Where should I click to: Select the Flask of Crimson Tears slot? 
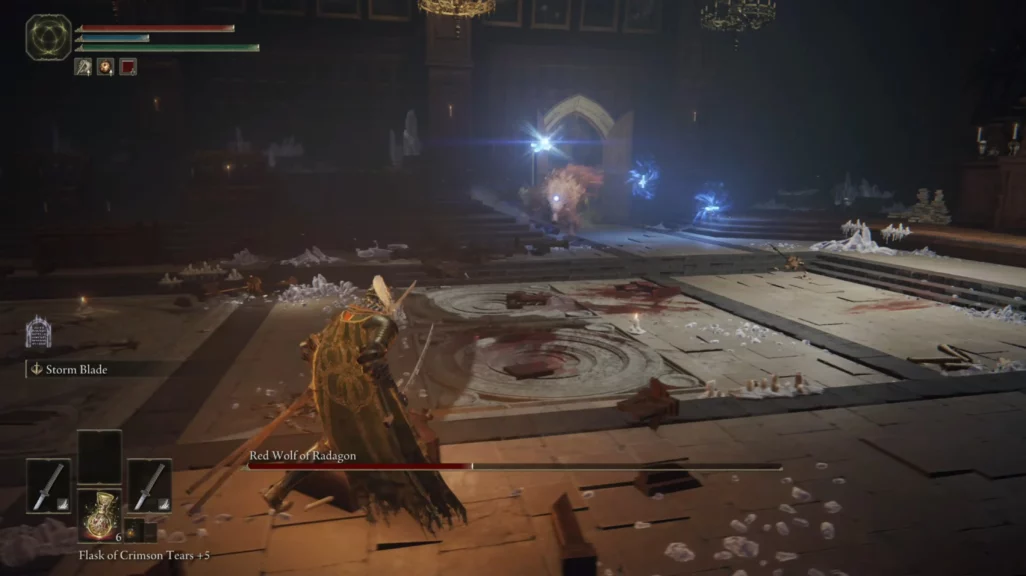(99, 514)
